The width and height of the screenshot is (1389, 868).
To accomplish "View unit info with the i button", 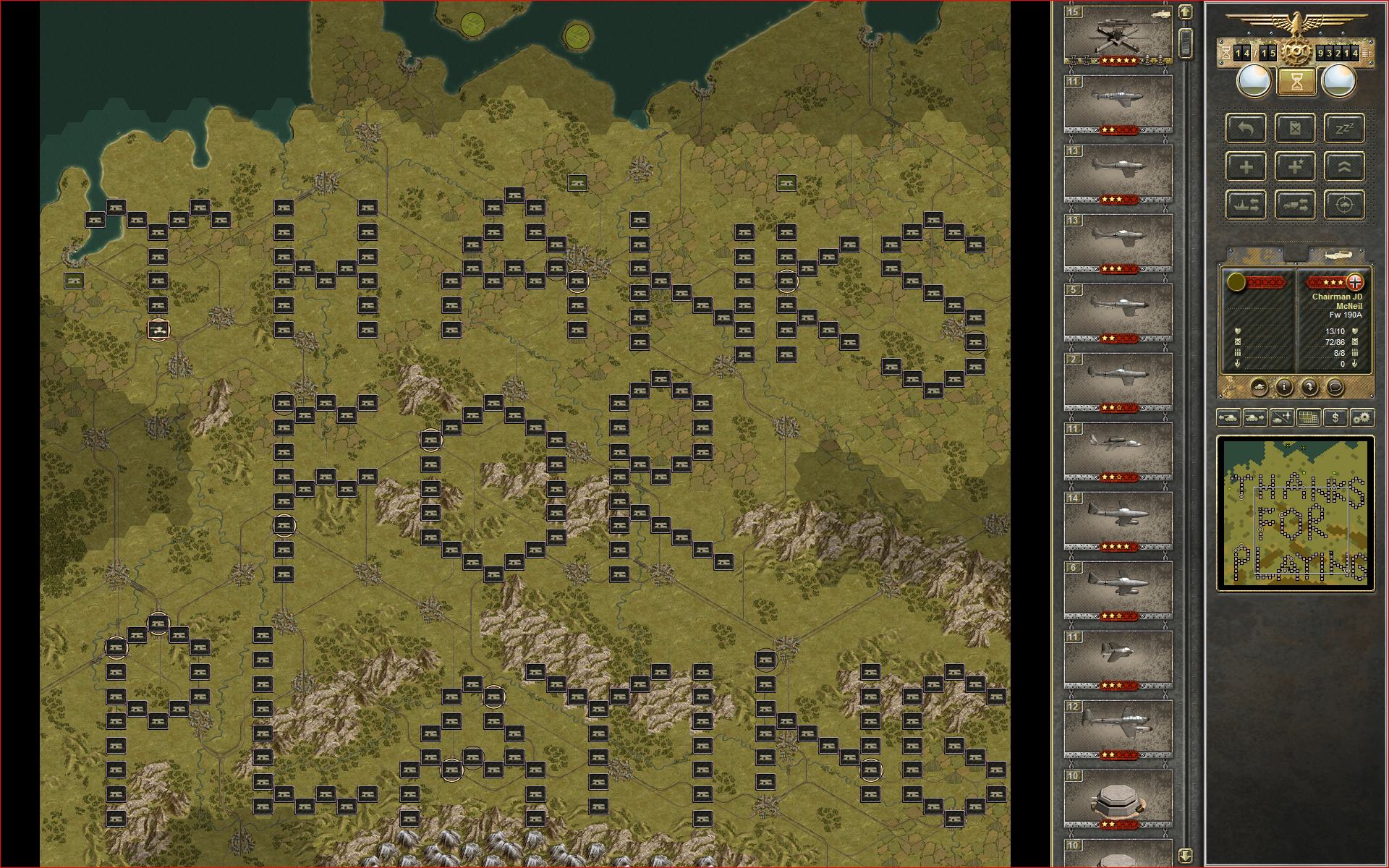I will click(1284, 387).
